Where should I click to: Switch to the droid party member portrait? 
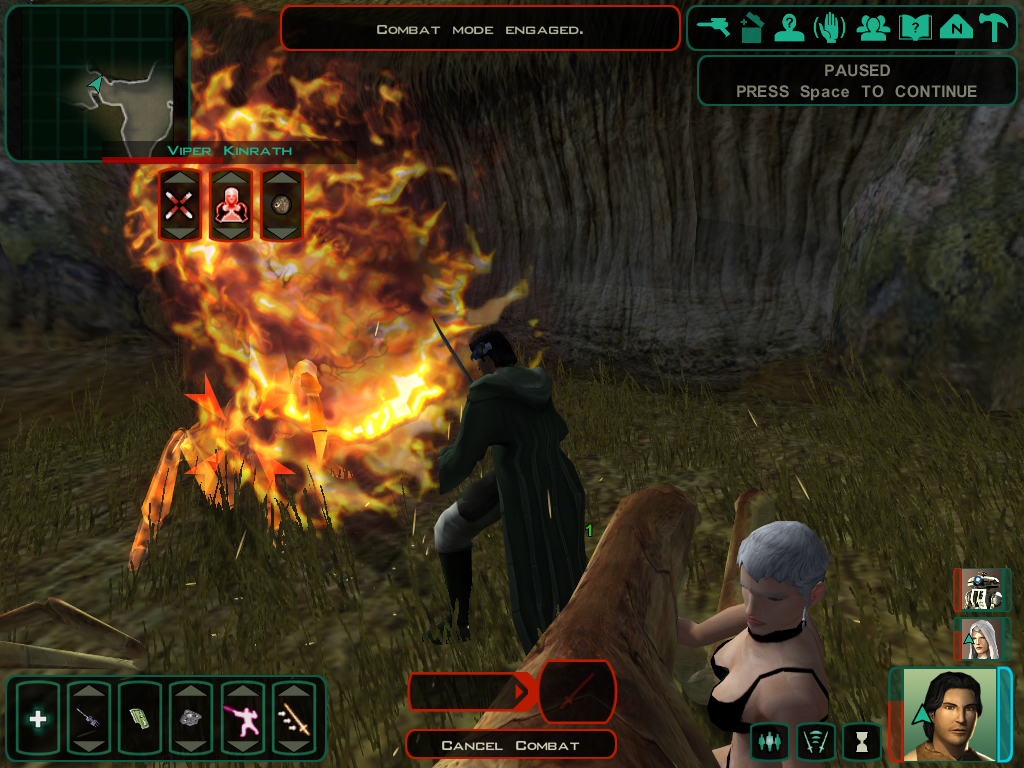pos(982,590)
